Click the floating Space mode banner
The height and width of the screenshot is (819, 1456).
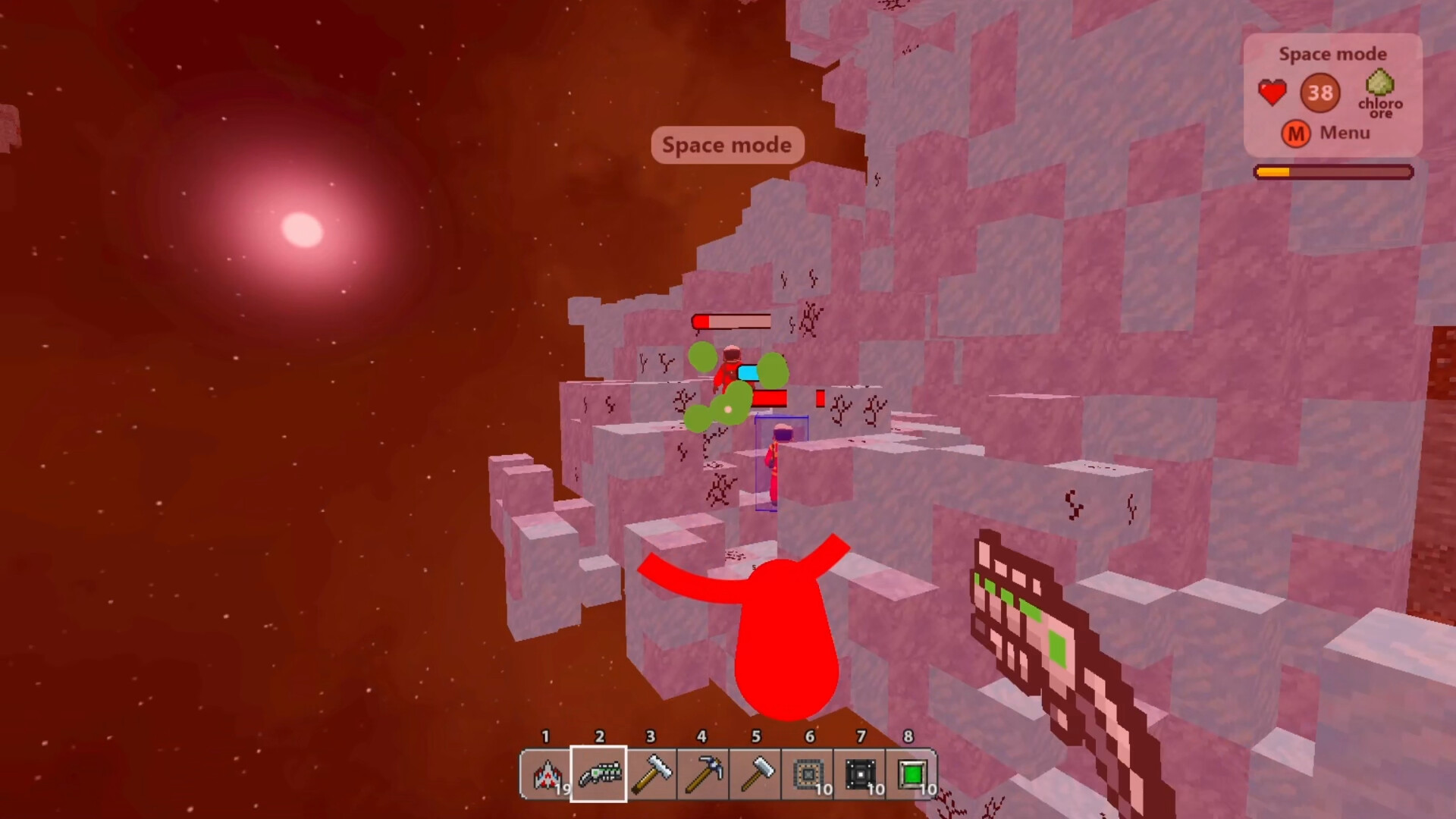(x=726, y=145)
